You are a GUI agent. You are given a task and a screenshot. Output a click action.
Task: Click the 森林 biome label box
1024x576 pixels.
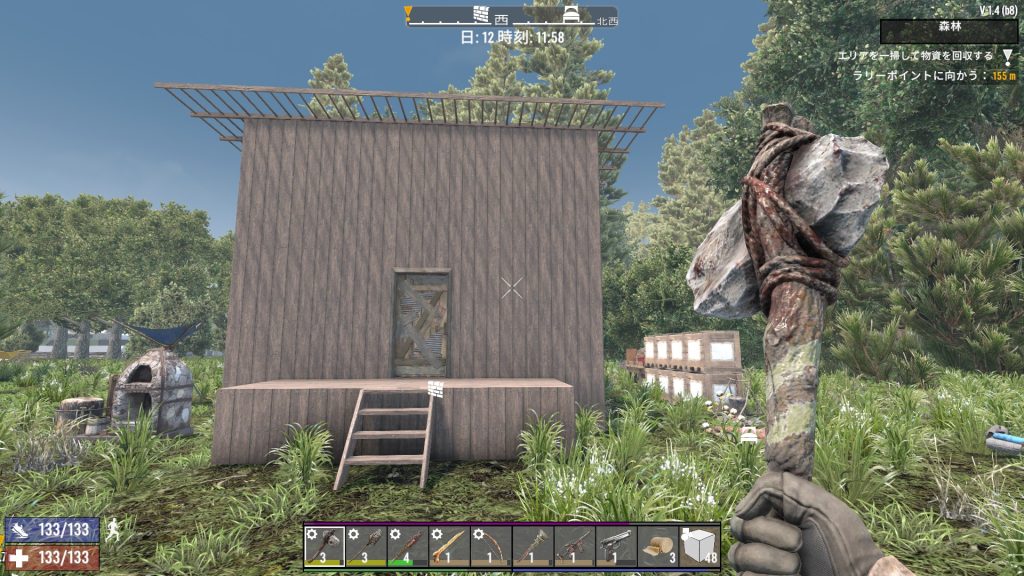point(949,31)
